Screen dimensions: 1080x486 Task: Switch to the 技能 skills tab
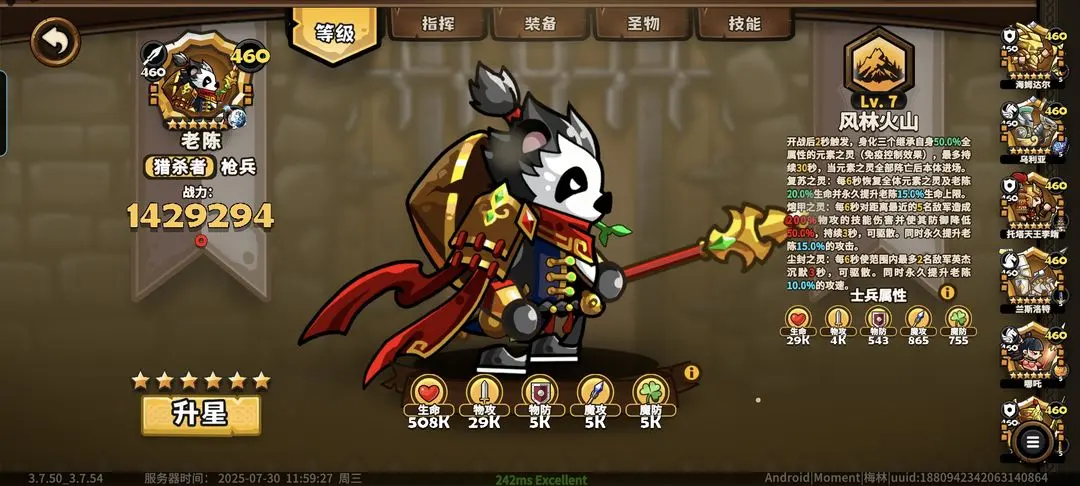pos(745,24)
